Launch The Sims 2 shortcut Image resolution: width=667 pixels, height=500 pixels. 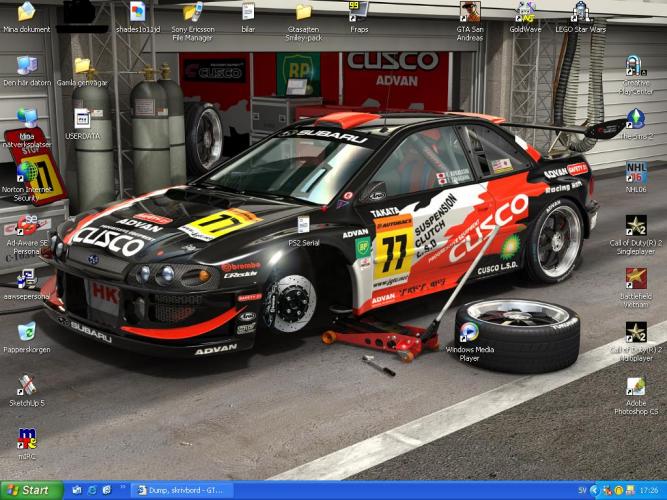636,118
